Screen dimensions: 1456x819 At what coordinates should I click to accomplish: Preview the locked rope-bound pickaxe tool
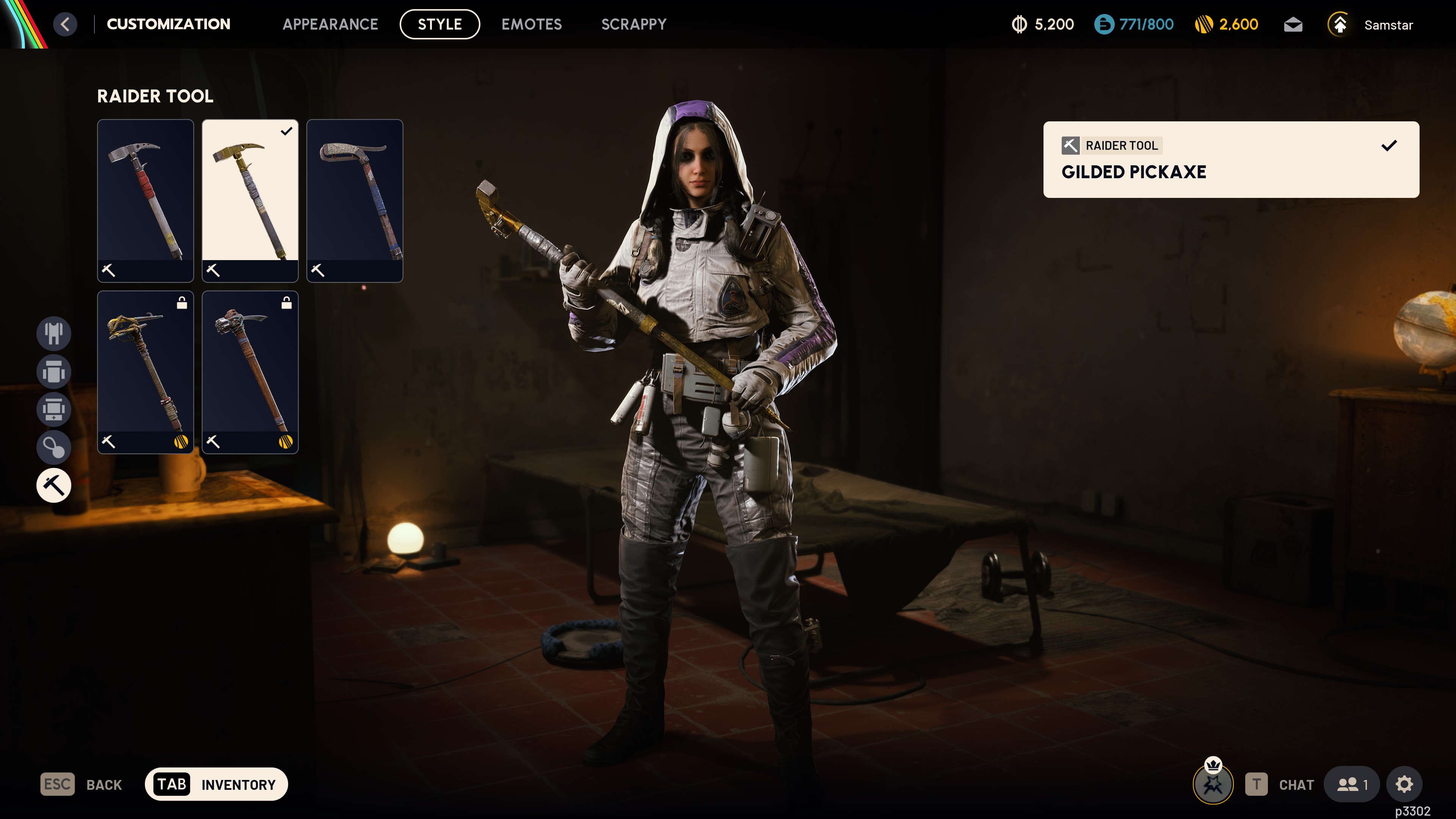pyautogui.click(x=145, y=372)
